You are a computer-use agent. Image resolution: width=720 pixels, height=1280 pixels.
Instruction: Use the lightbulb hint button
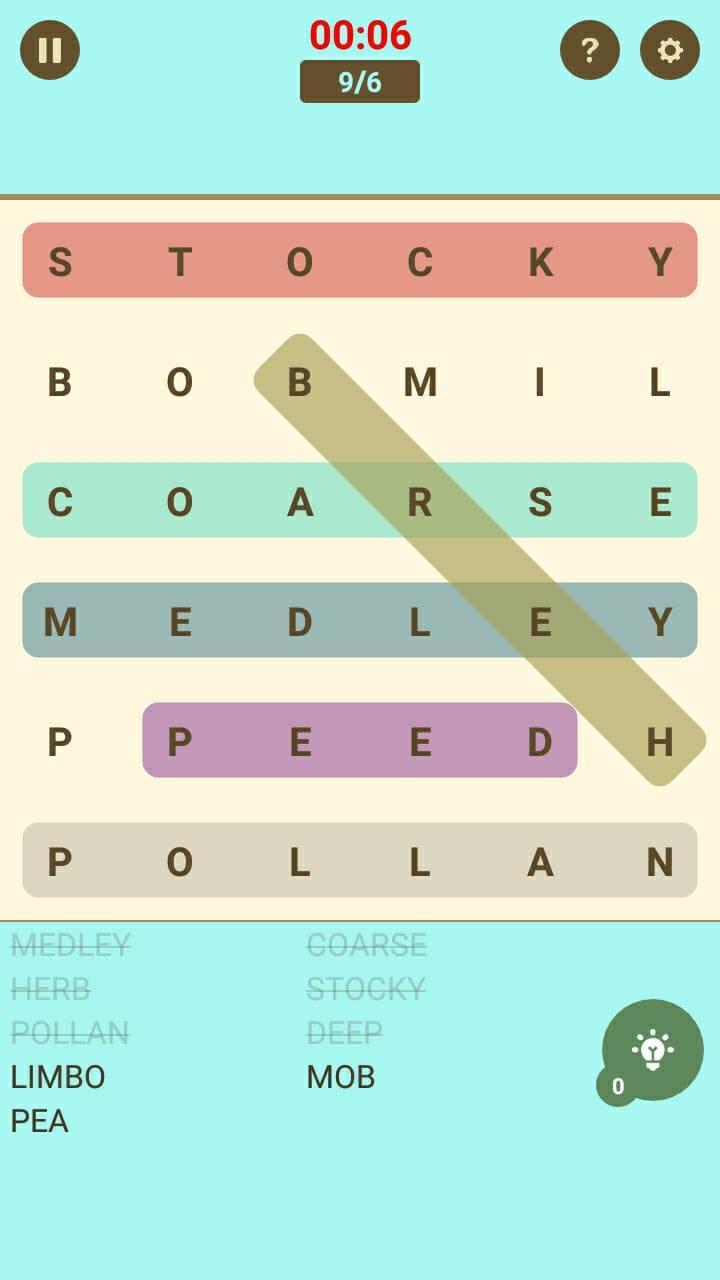point(652,1050)
